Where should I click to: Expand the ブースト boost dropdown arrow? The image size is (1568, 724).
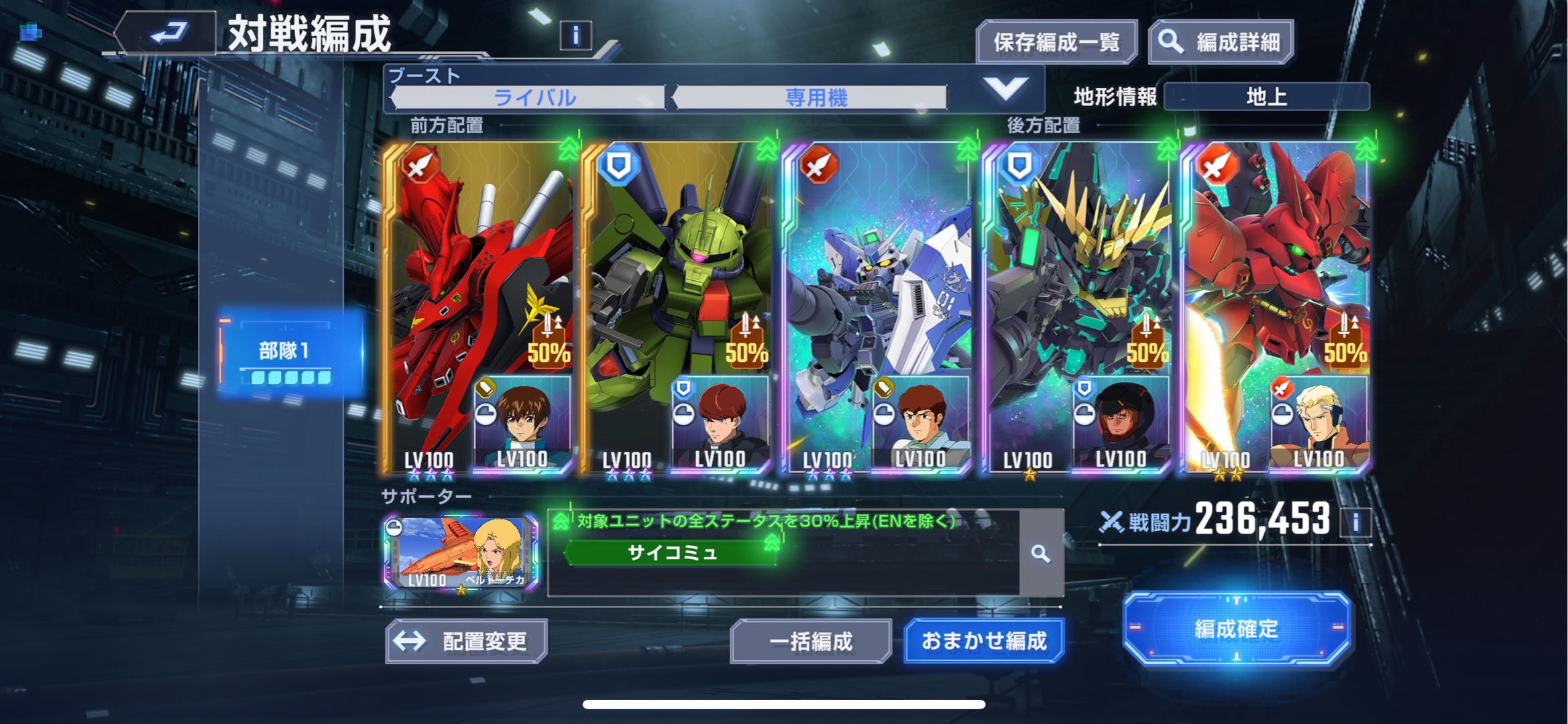point(1005,88)
